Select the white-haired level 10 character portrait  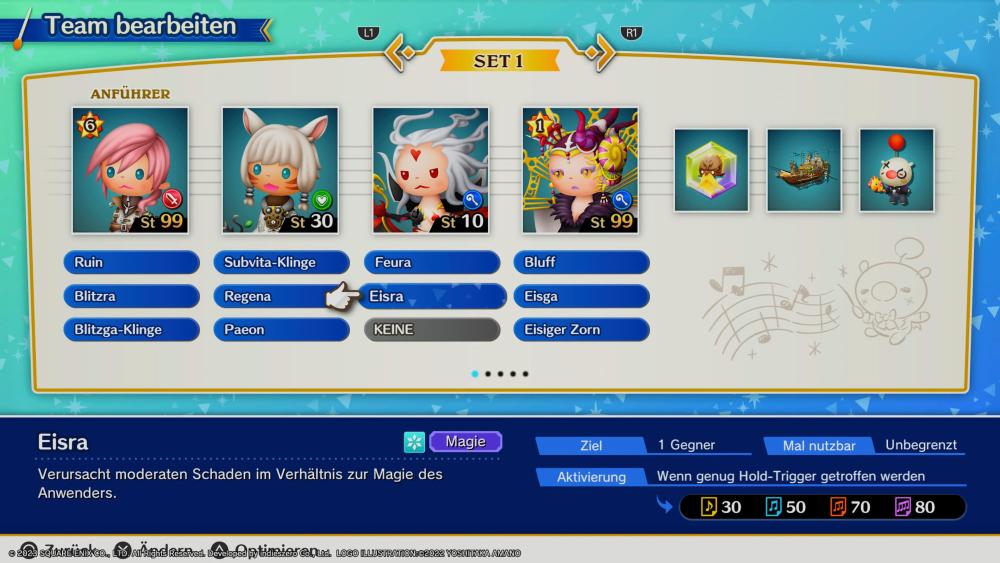[431, 171]
